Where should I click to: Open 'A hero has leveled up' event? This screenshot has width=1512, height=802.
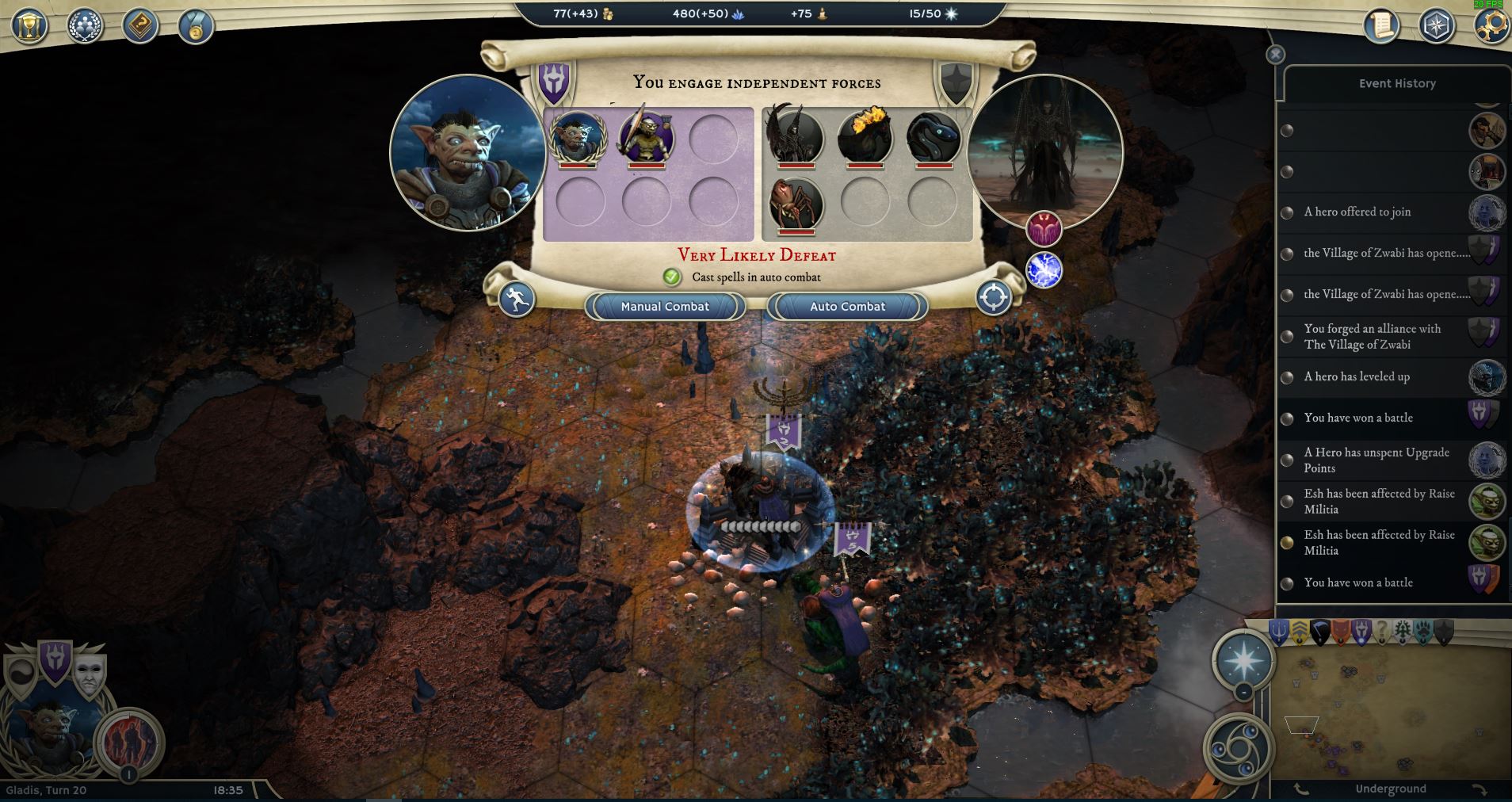(x=1357, y=376)
